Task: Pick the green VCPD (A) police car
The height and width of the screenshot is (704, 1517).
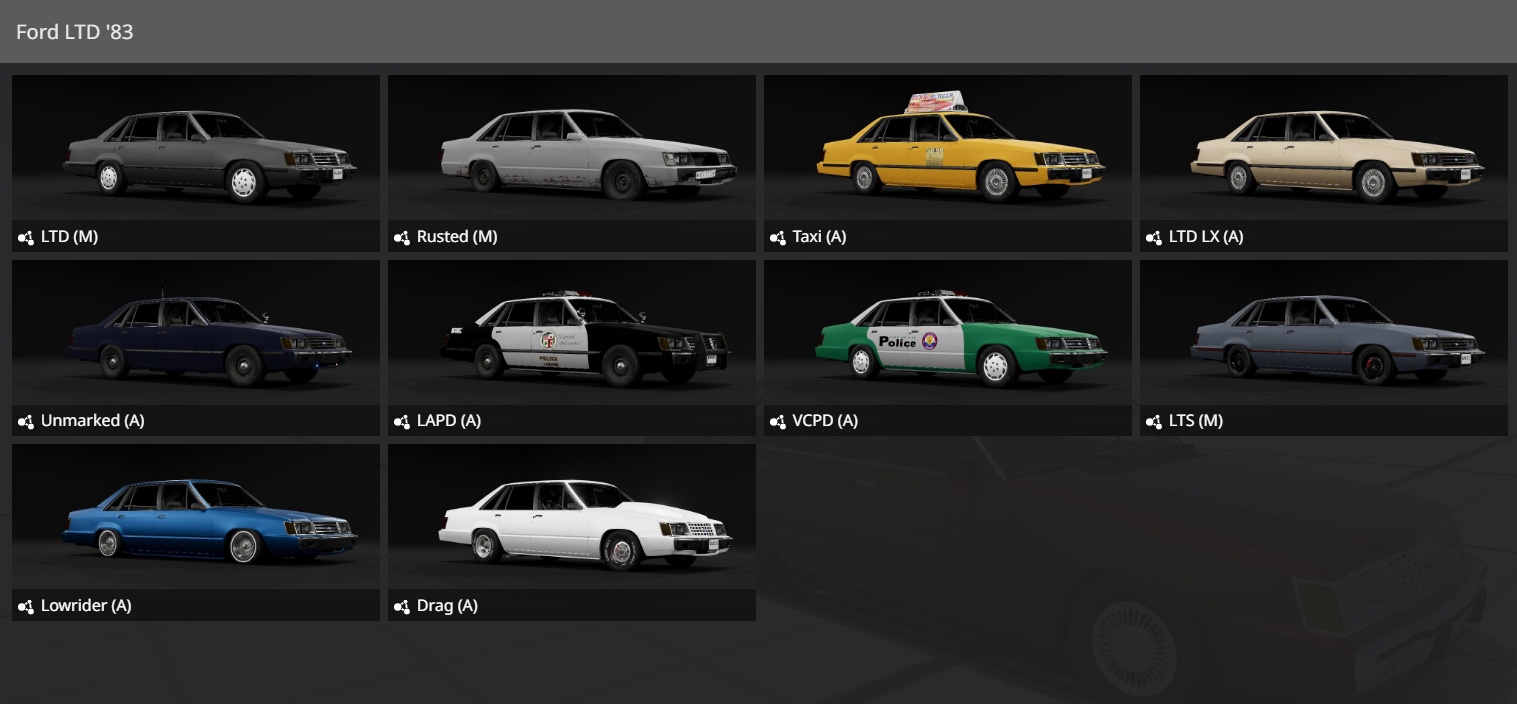Action: pos(948,347)
